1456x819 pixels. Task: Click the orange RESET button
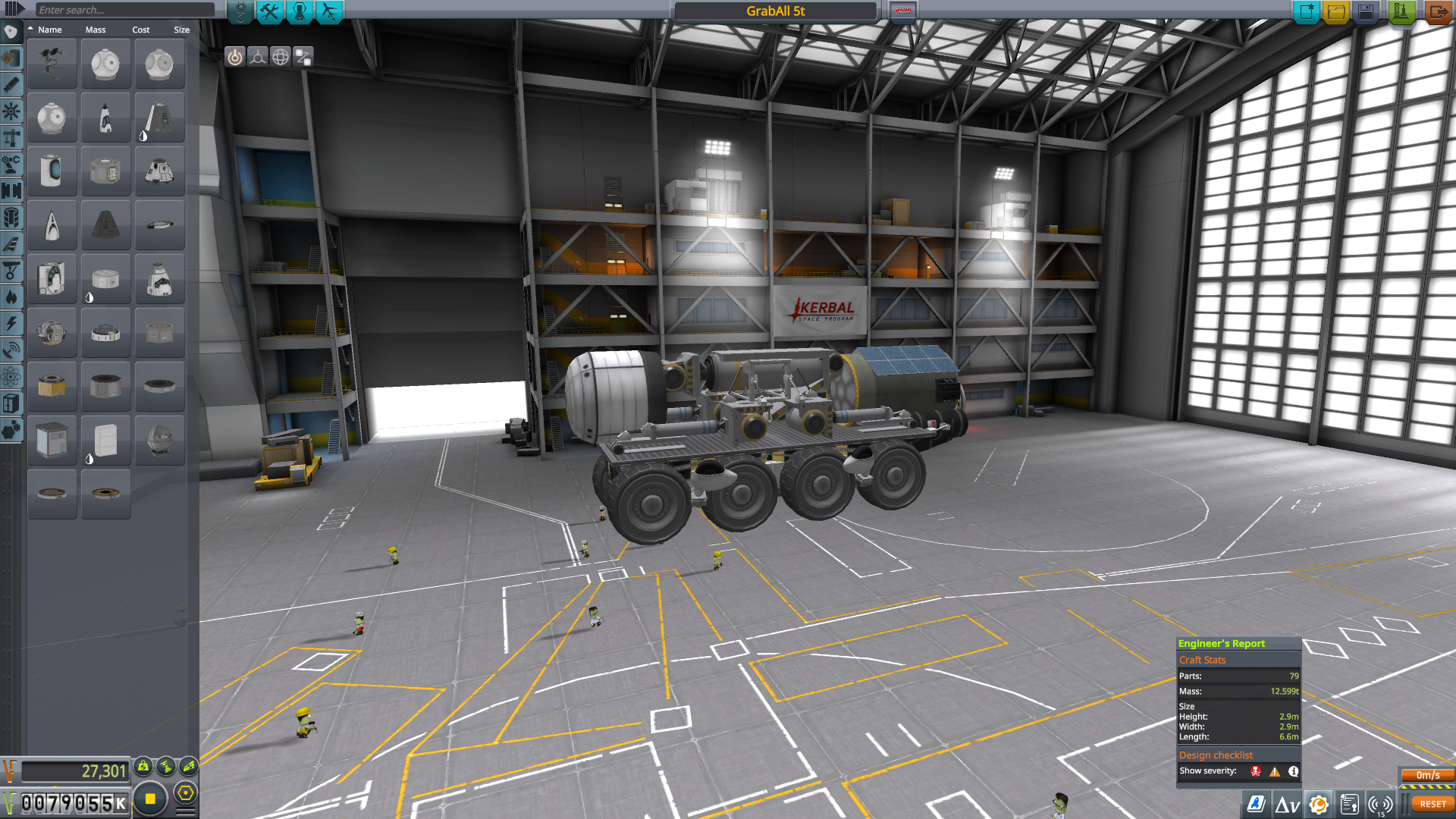[1432, 804]
